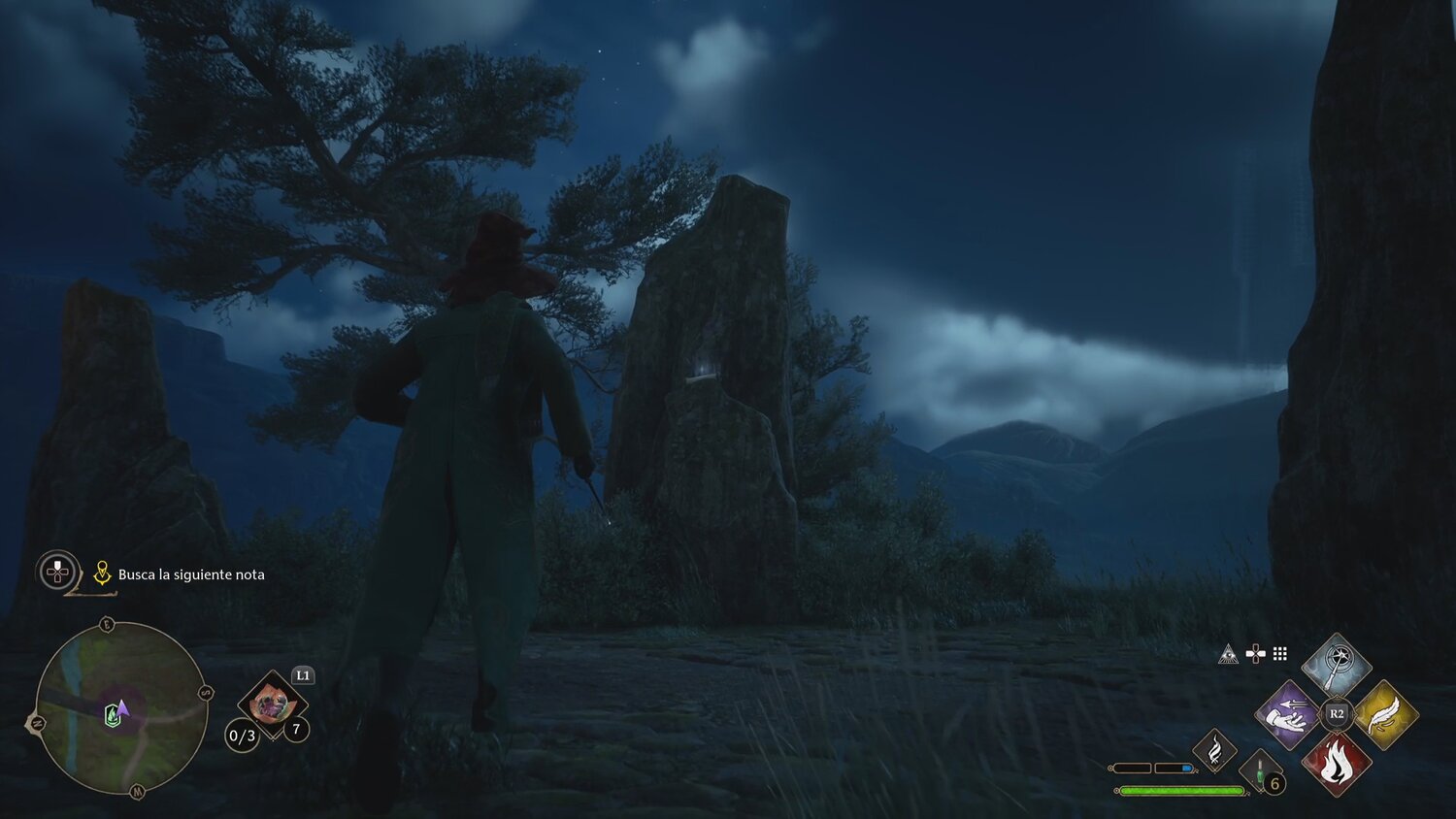Open the nine-dot grid icon
The width and height of the screenshot is (1456, 819).
1280,654
